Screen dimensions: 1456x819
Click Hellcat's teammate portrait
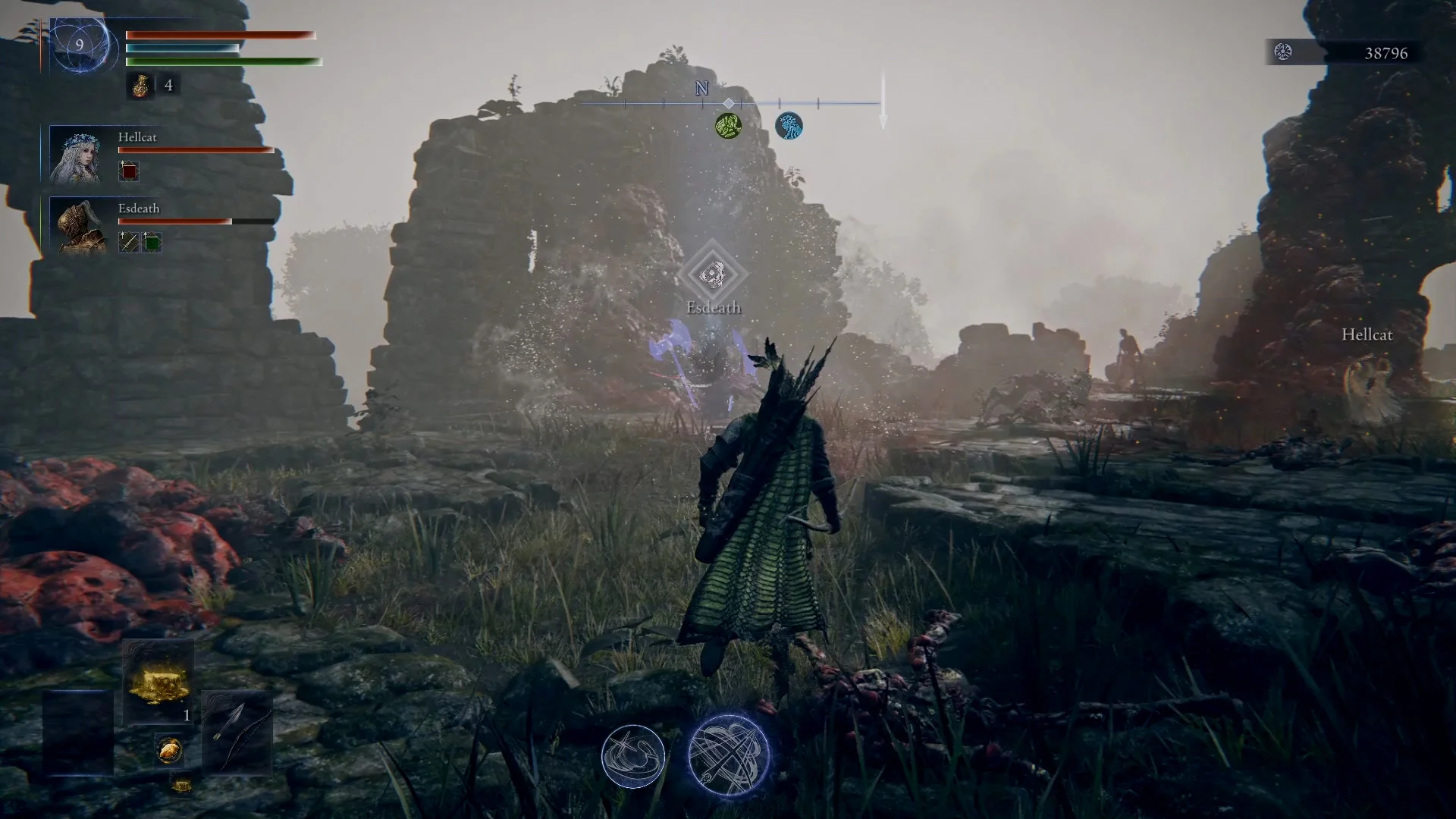point(76,155)
